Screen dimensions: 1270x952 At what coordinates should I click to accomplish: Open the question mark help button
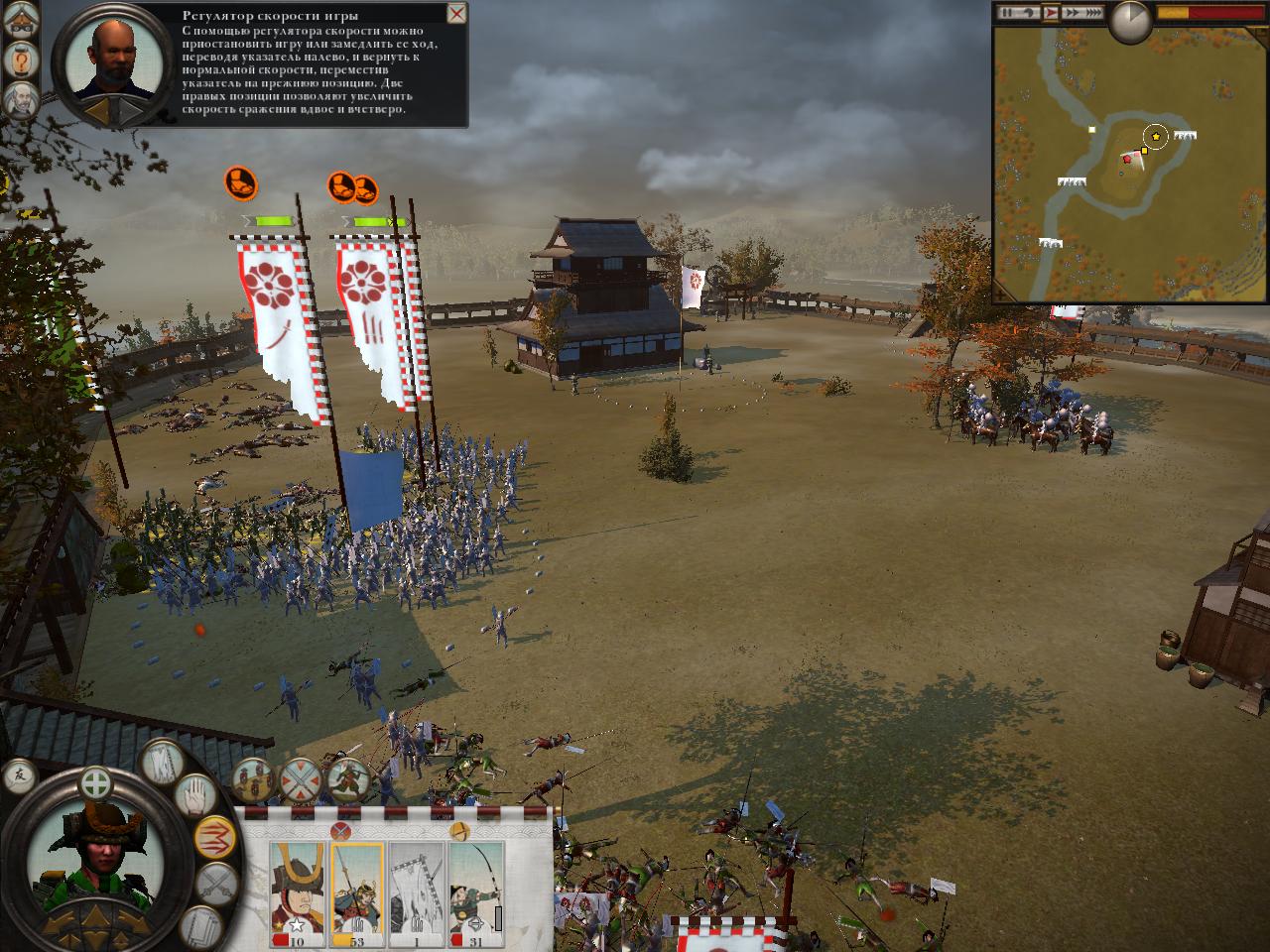[x=20, y=61]
